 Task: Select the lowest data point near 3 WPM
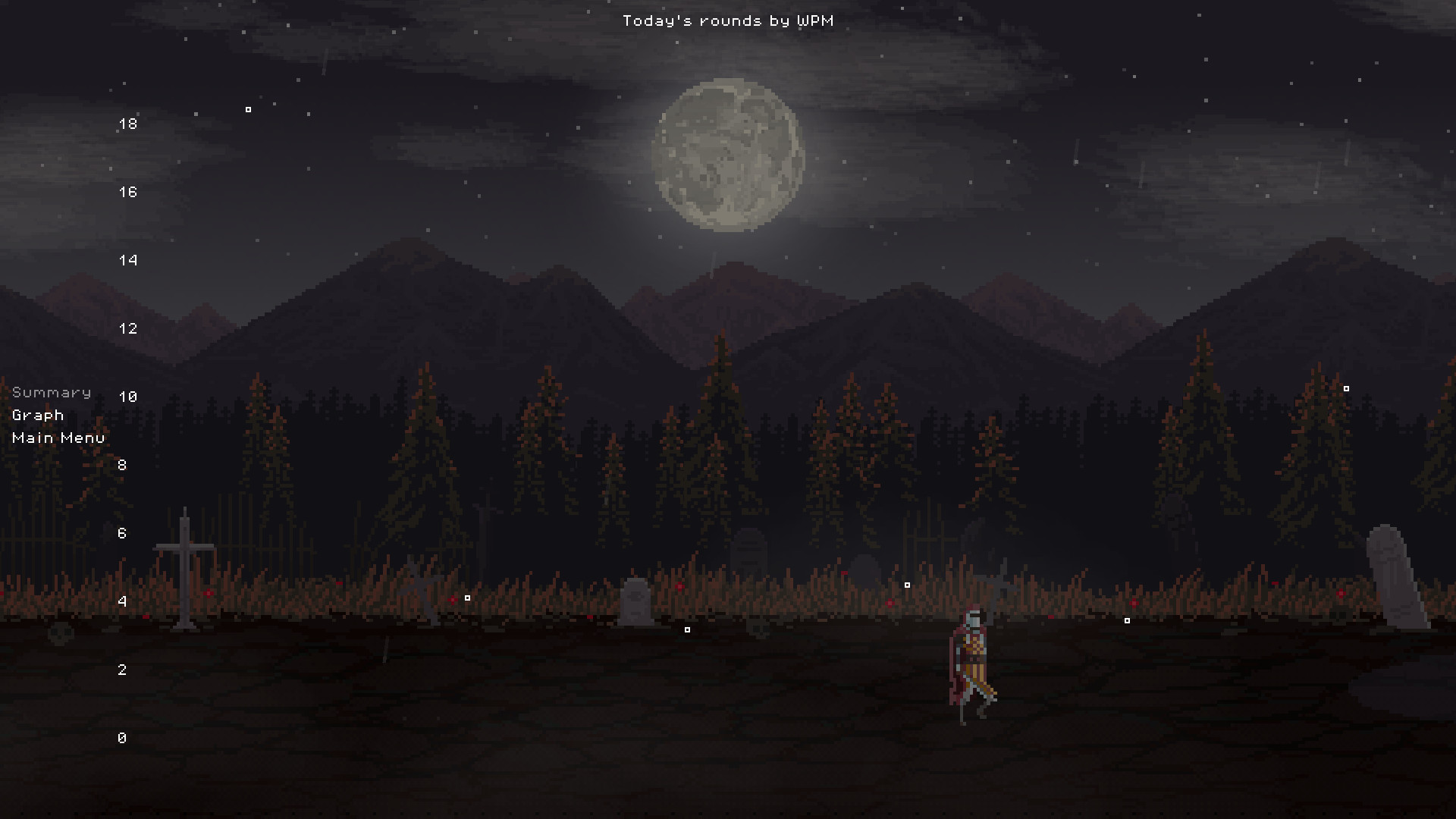tap(688, 629)
